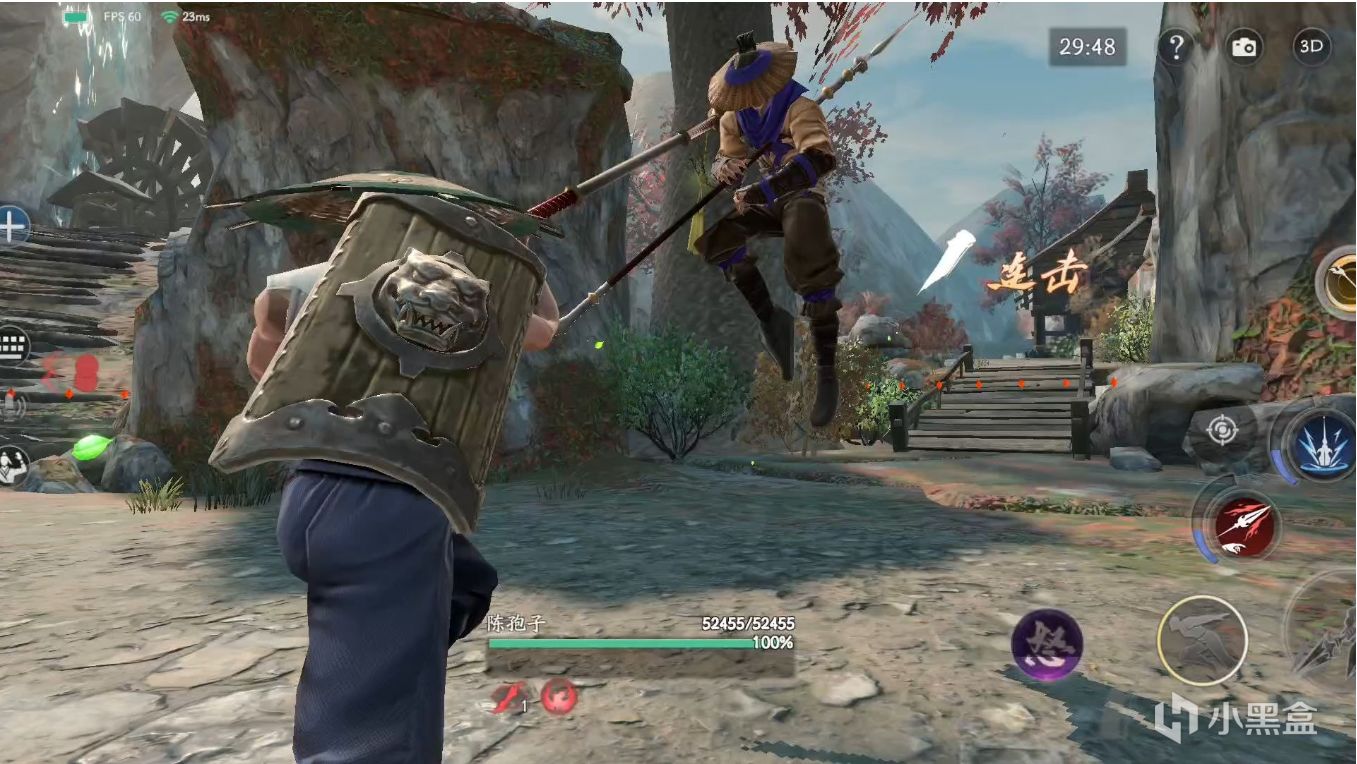Toggle the voice microphone icon

coord(12,406)
